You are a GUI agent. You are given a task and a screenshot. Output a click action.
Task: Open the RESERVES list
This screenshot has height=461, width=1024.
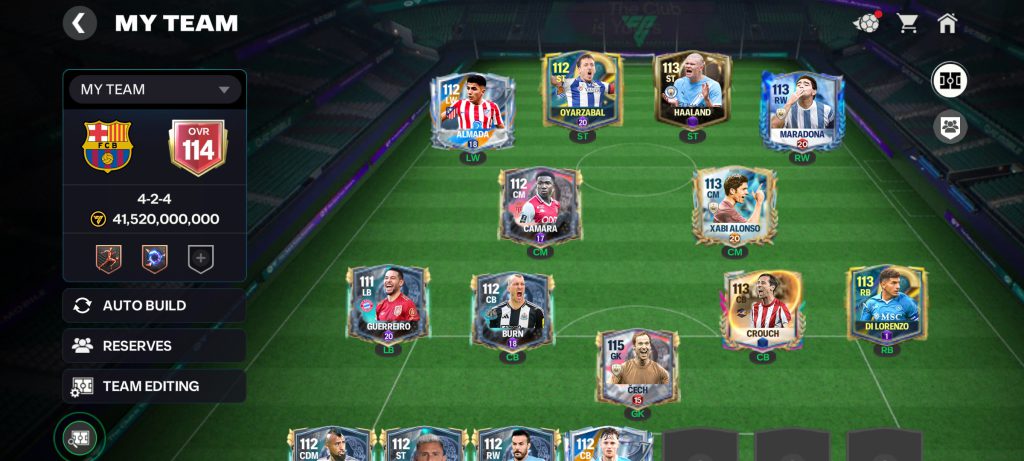154,346
